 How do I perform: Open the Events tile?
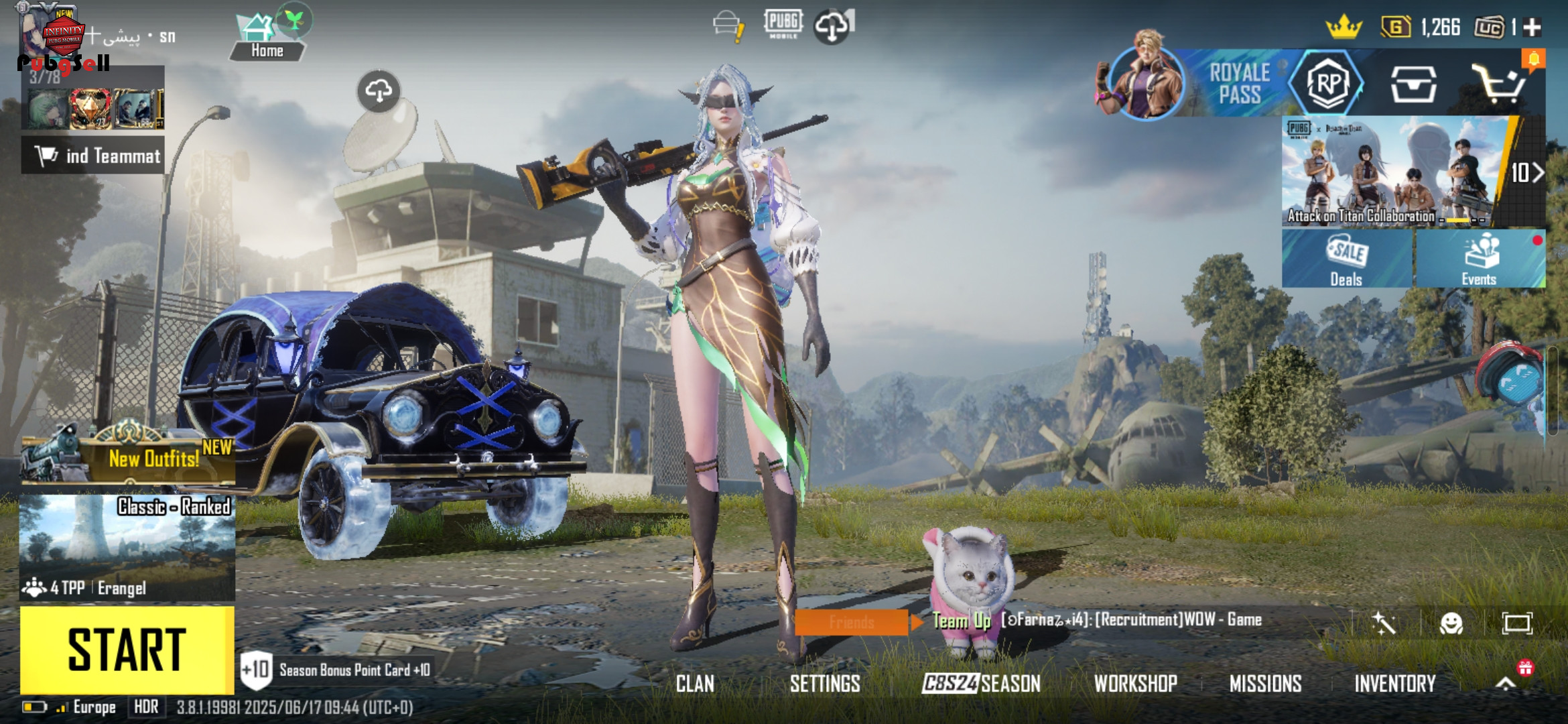[x=1480, y=259]
